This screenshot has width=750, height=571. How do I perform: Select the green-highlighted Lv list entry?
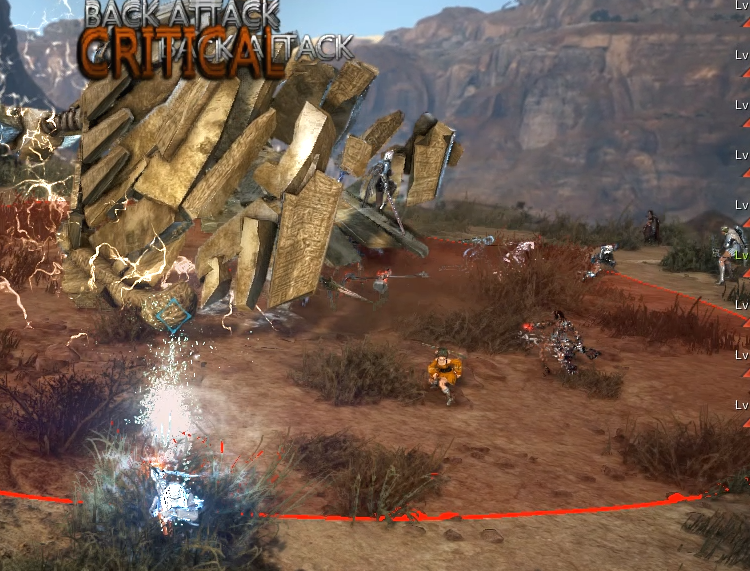click(742, 255)
